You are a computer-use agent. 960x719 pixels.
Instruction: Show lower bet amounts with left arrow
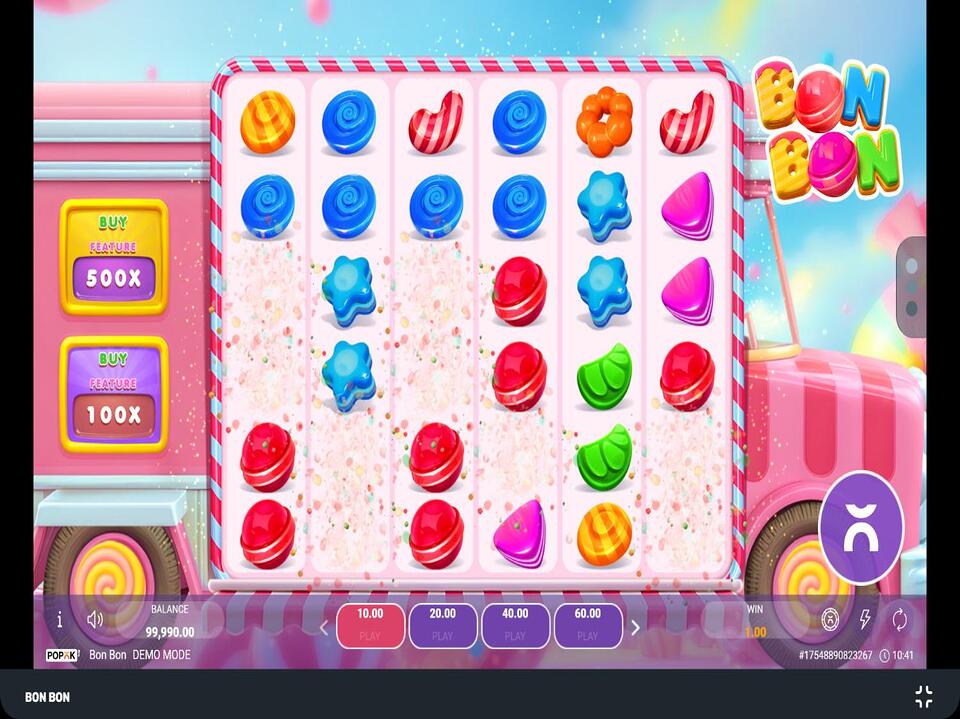323,628
